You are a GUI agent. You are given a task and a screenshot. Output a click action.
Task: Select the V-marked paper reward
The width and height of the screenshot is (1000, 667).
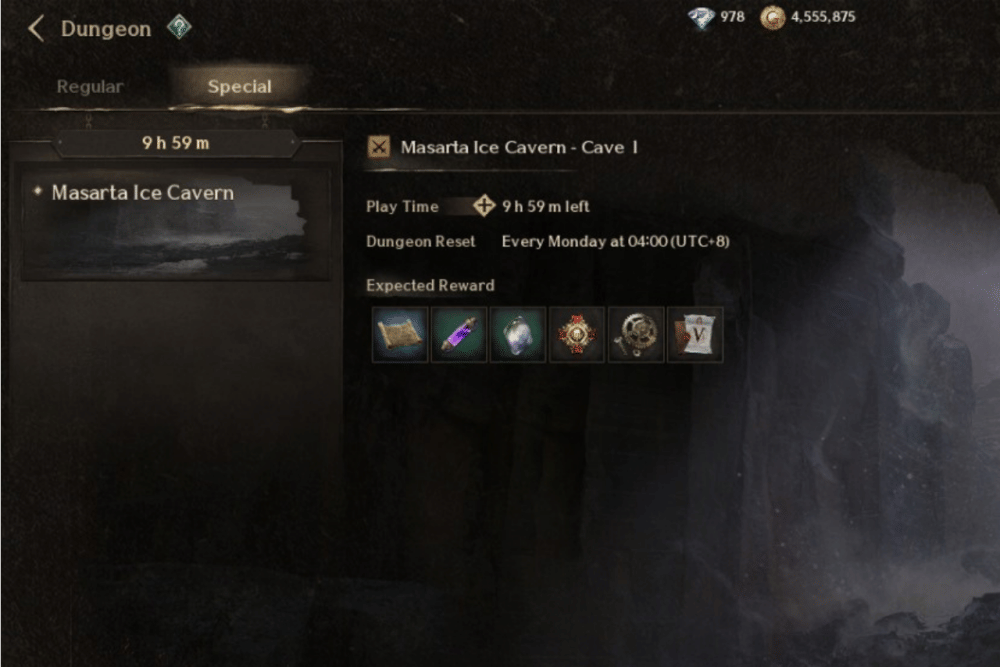pyautogui.click(x=695, y=334)
